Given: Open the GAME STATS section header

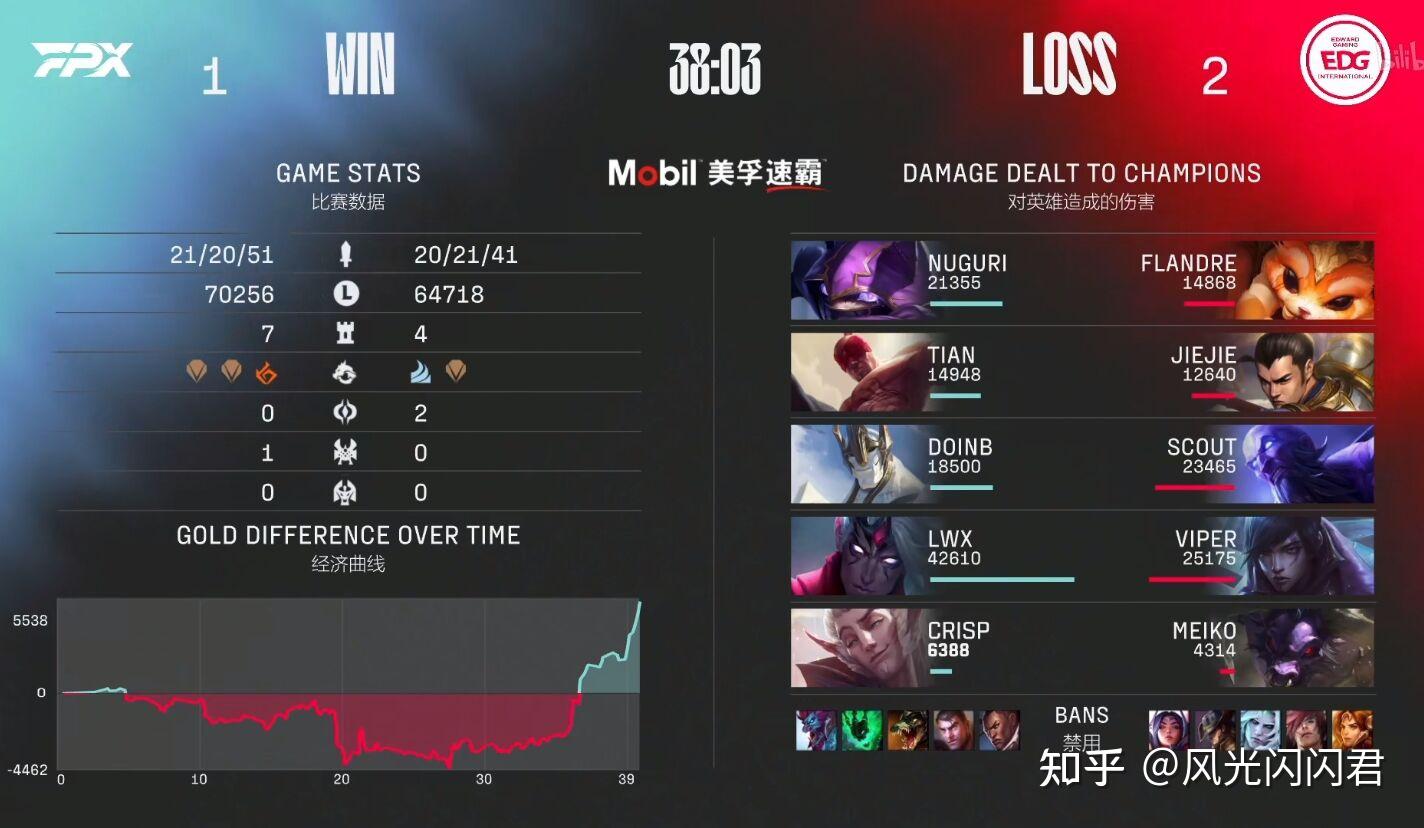Looking at the screenshot, I should coord(348,172).
